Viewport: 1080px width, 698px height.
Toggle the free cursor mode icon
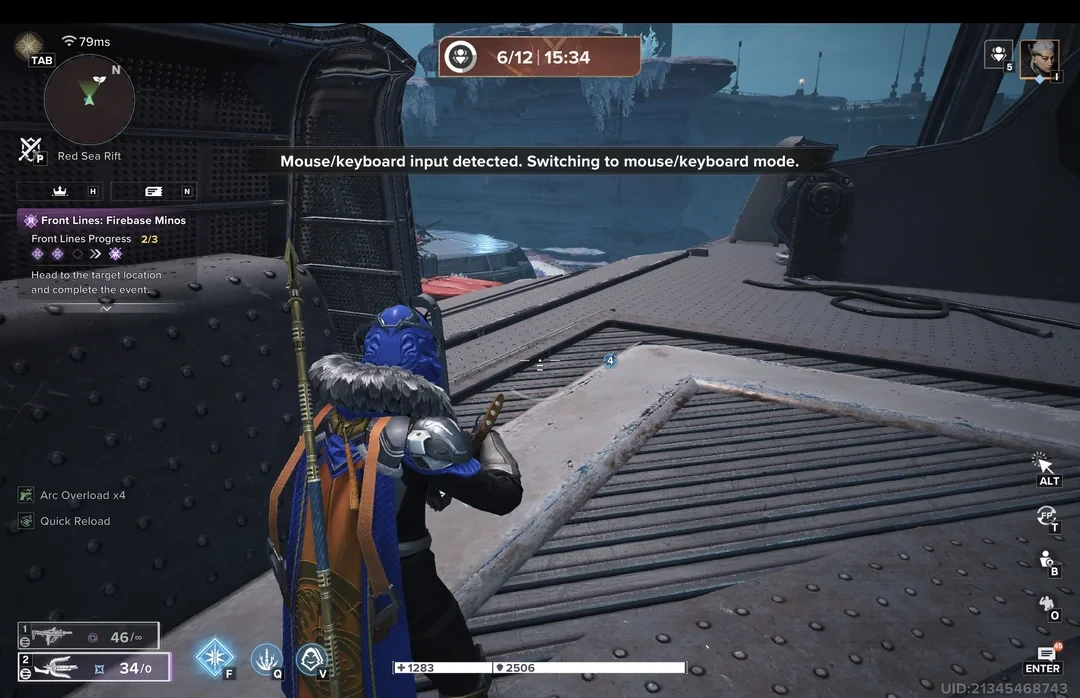click(1043, 463)
